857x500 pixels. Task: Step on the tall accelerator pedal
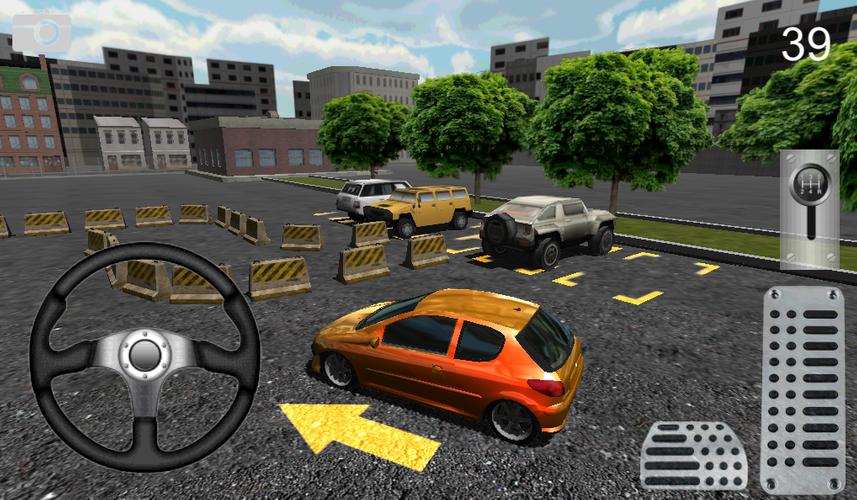(x=802, y=389)
